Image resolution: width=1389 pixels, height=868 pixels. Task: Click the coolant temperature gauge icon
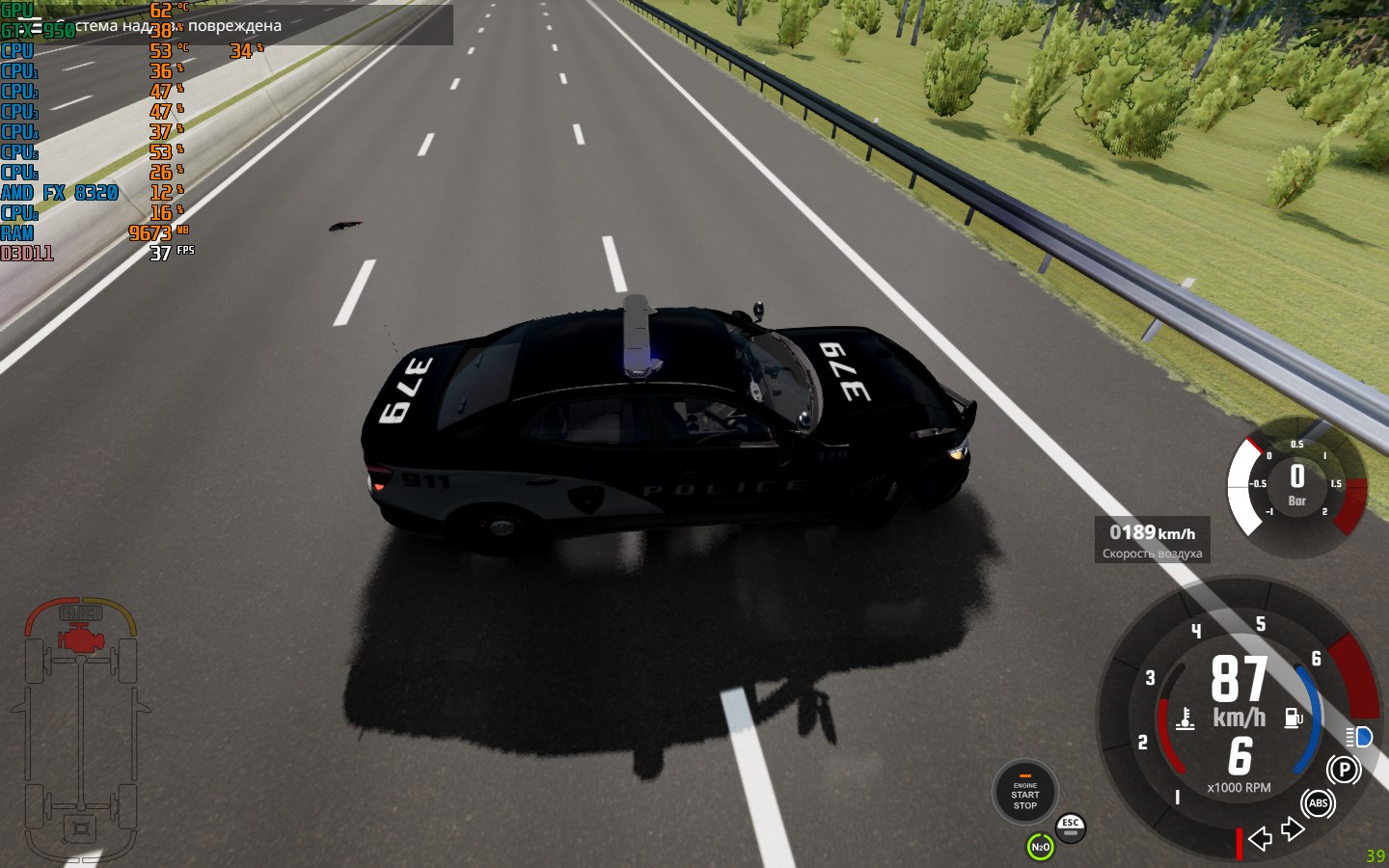coord(1185,719)
